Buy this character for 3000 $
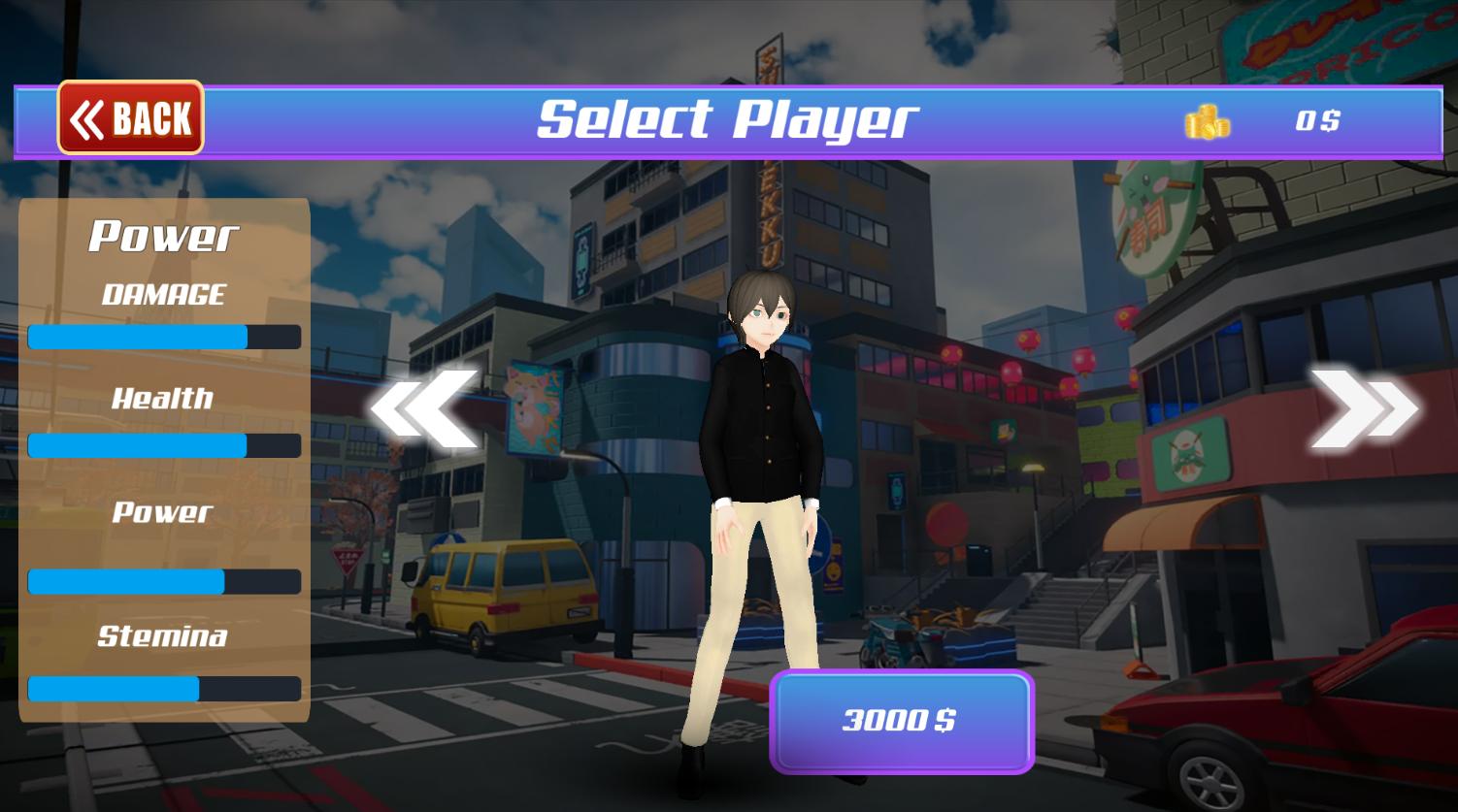Viewport: 1458px width, 812px height. coord(901,721)
